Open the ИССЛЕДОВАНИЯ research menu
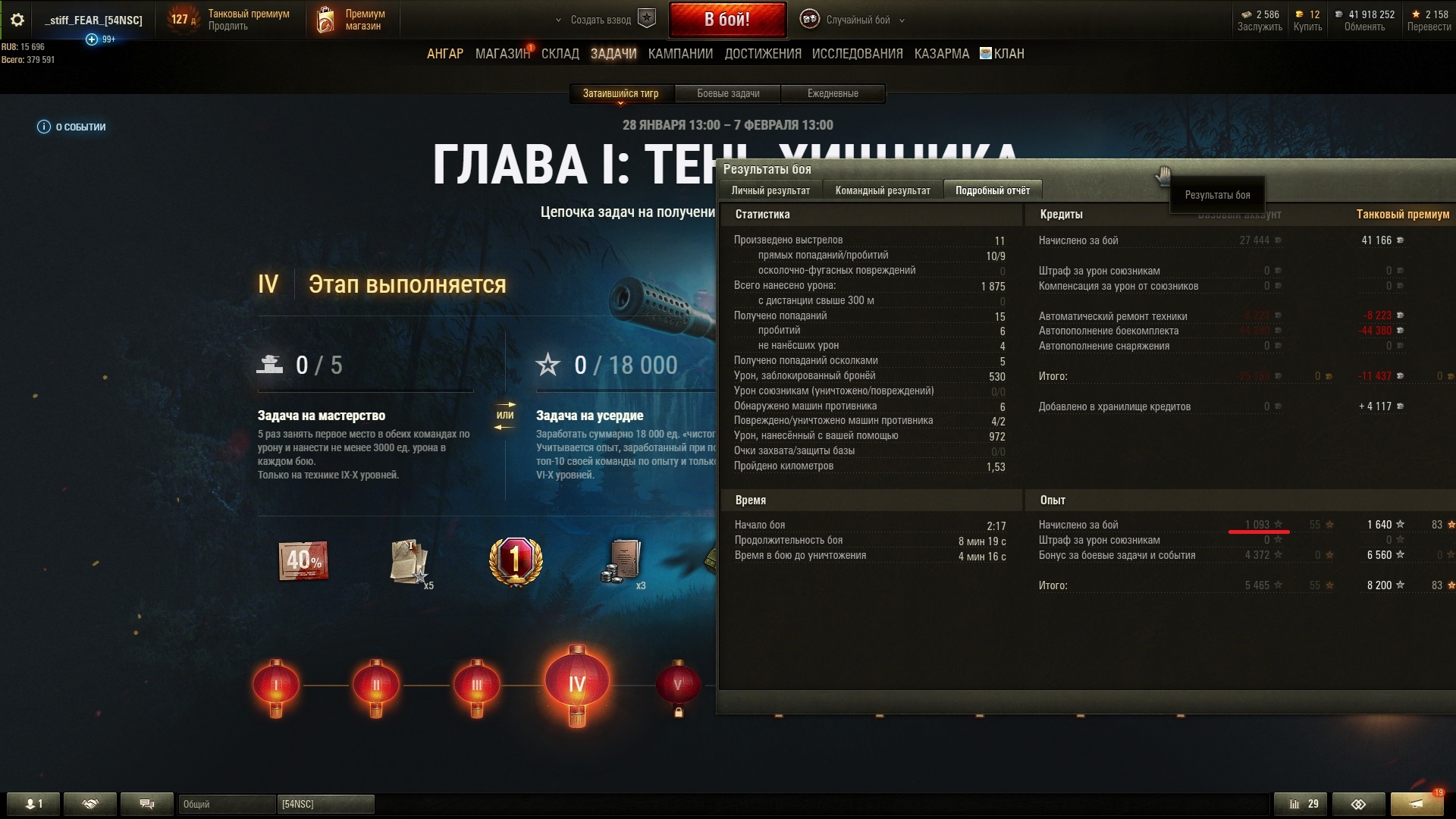This screenshot has width=1456, height=819. pyautogui.click(x=857, y=54)
